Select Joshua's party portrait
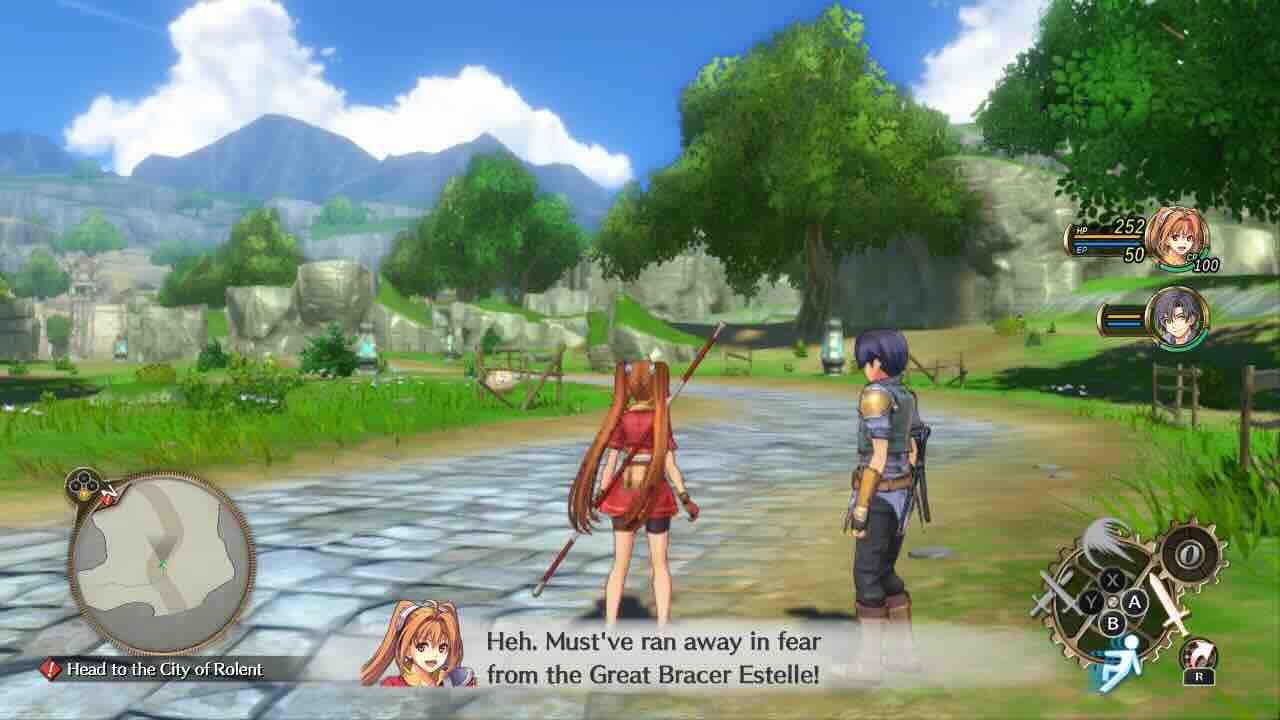 pos(1177,317)
